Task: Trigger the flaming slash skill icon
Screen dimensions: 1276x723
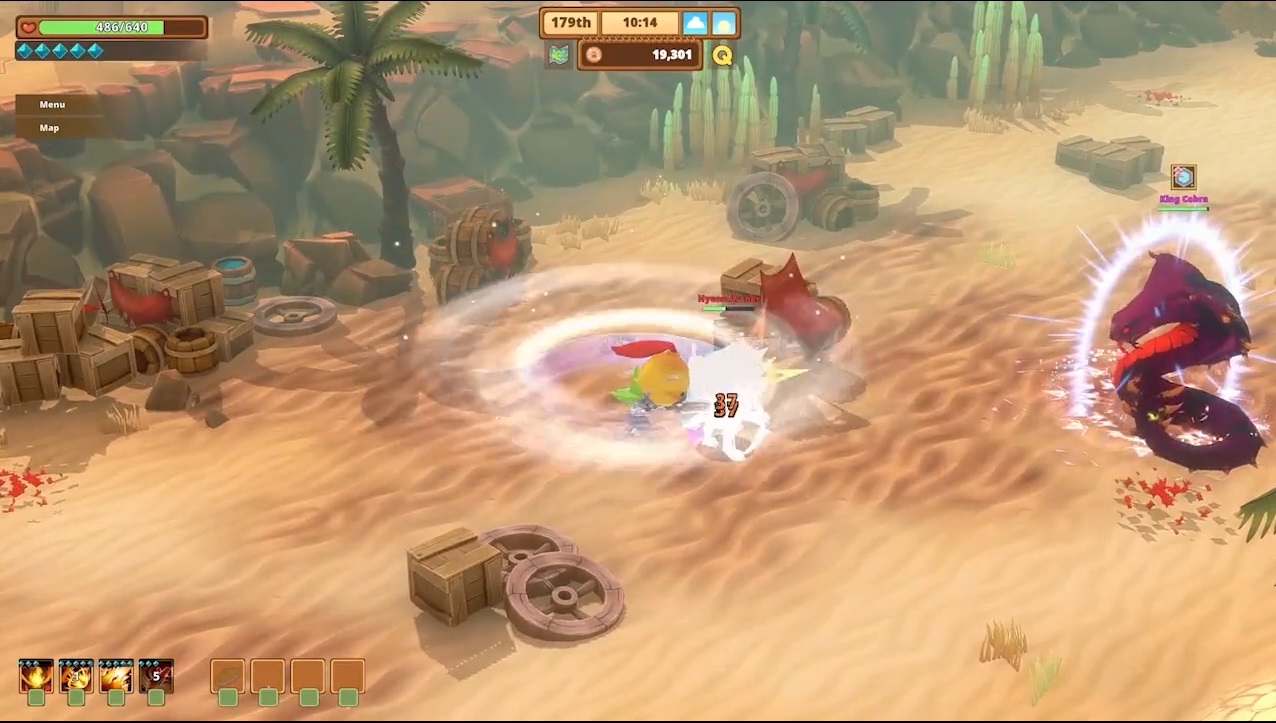Action: pos(116,676)
